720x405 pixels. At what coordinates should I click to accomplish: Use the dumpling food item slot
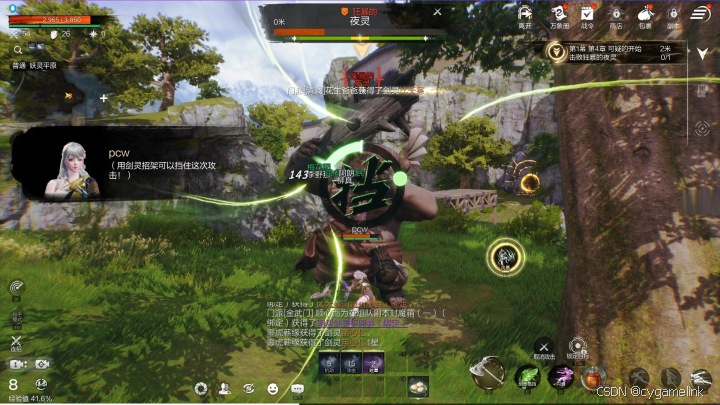point(417,386)
